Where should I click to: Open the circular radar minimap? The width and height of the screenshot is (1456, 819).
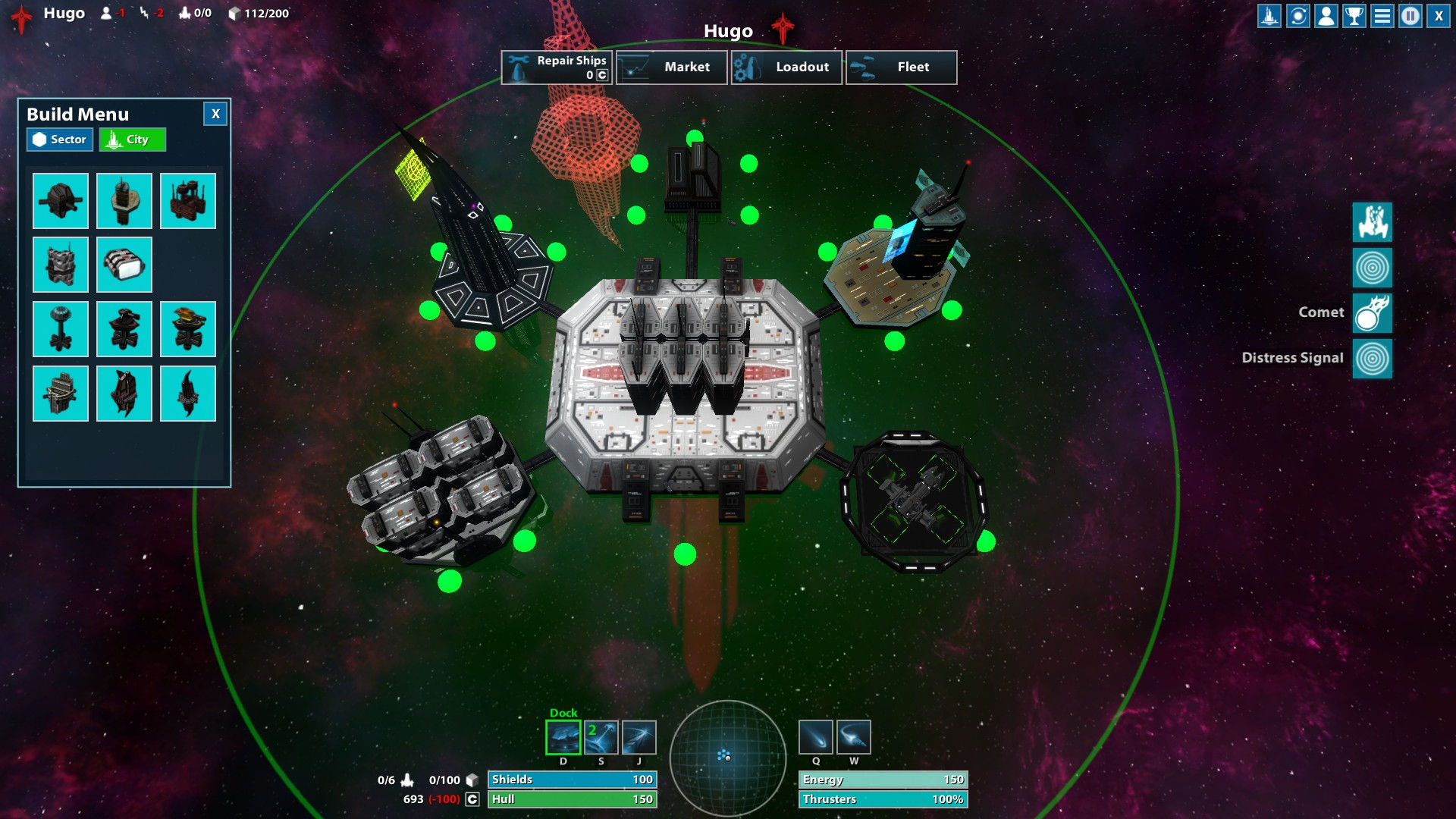(727, 756)
